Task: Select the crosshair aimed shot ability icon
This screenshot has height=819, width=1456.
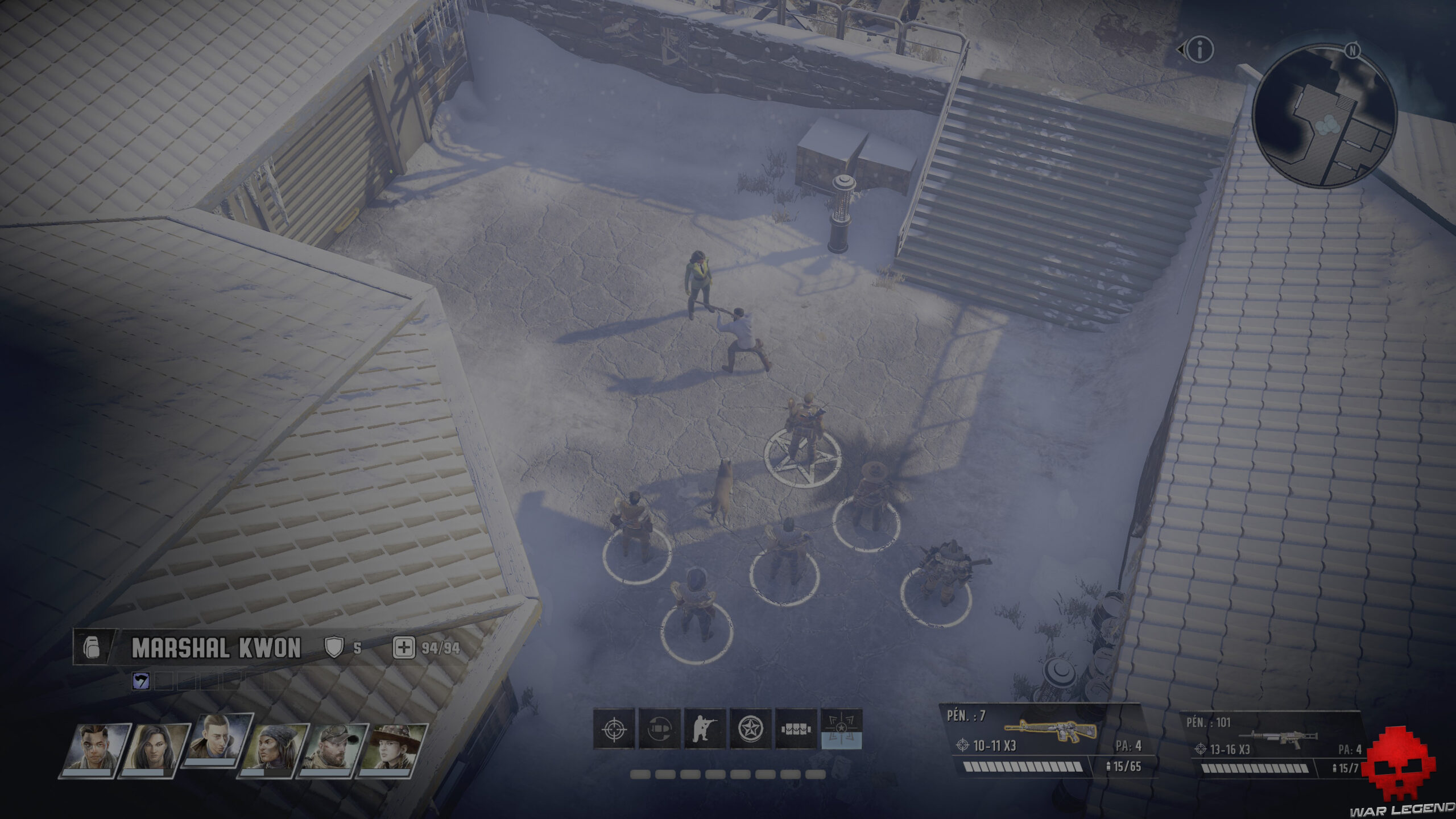Action: (x=613, y=730)
